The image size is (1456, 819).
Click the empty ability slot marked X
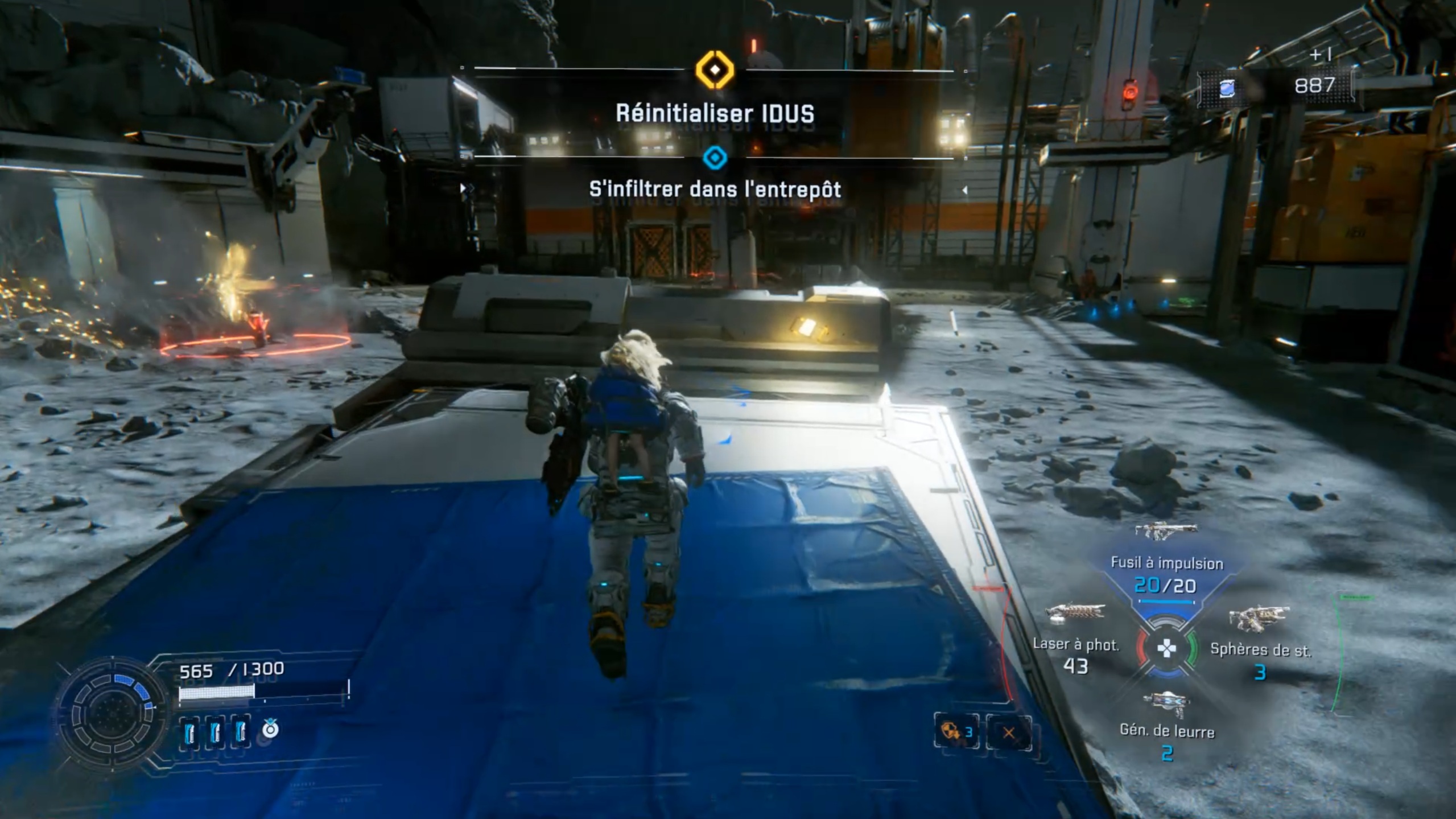pyautogui.click(x=1008, y=732)
